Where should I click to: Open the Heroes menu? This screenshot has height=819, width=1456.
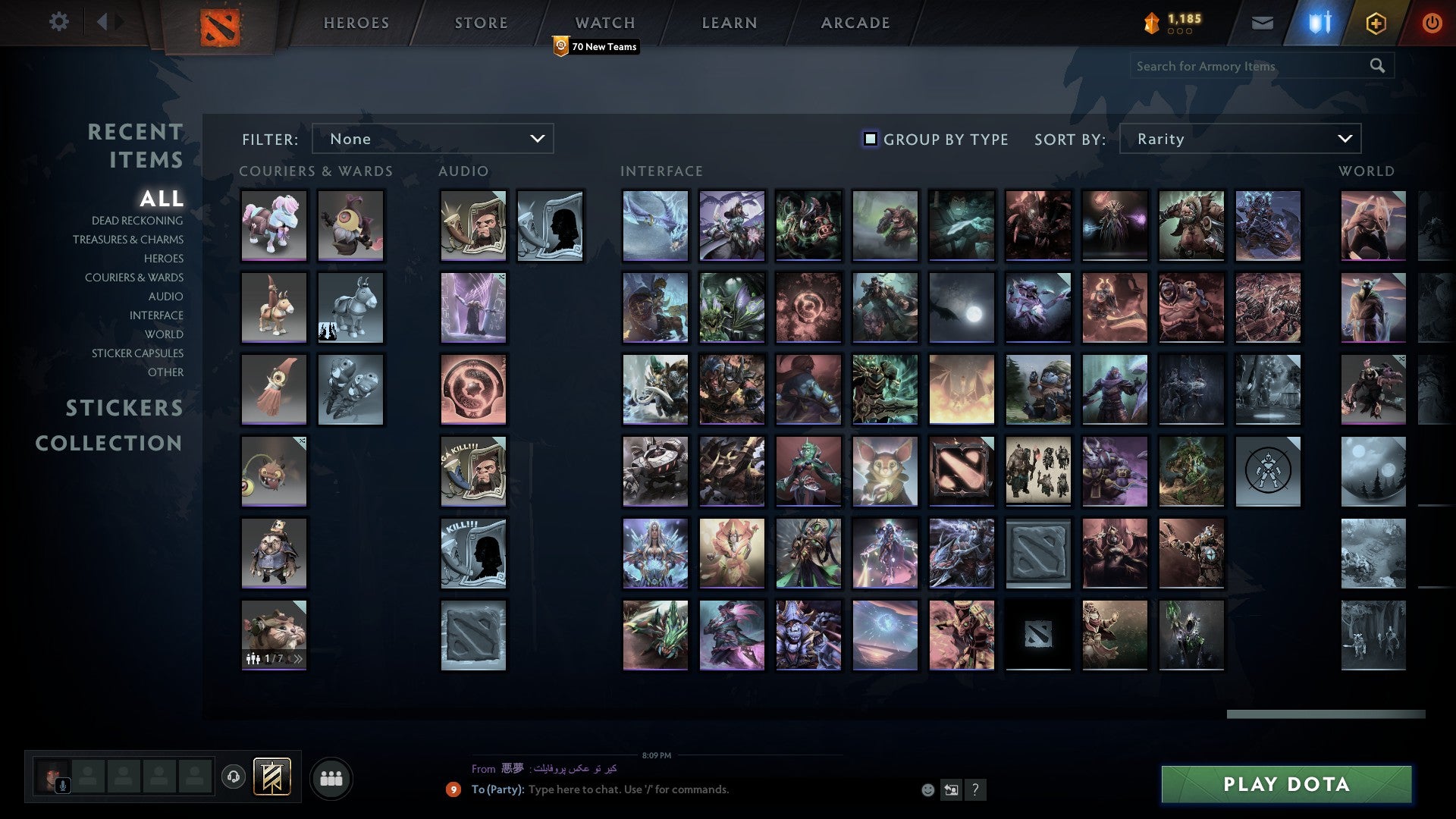(x=356, y=23)
